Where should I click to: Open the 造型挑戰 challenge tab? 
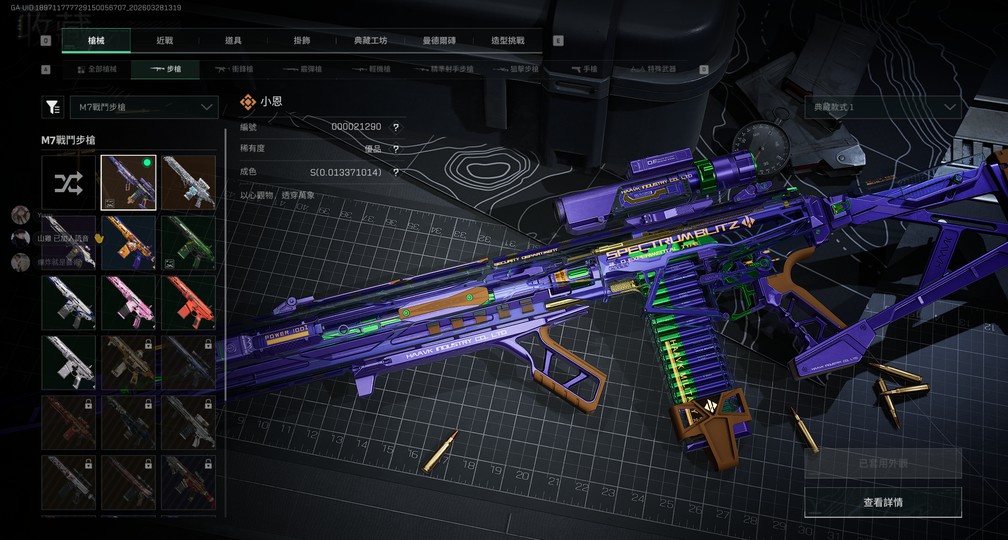pyautogui.click(x=507, y=41)
